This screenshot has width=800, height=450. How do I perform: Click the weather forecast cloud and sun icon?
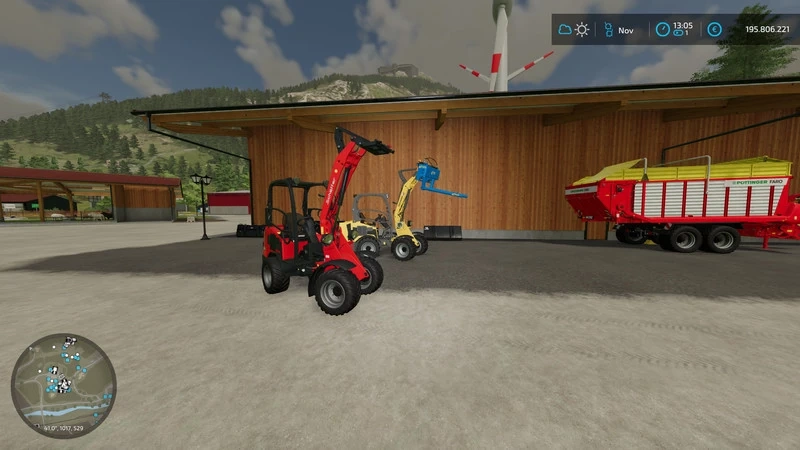point(573,30)
